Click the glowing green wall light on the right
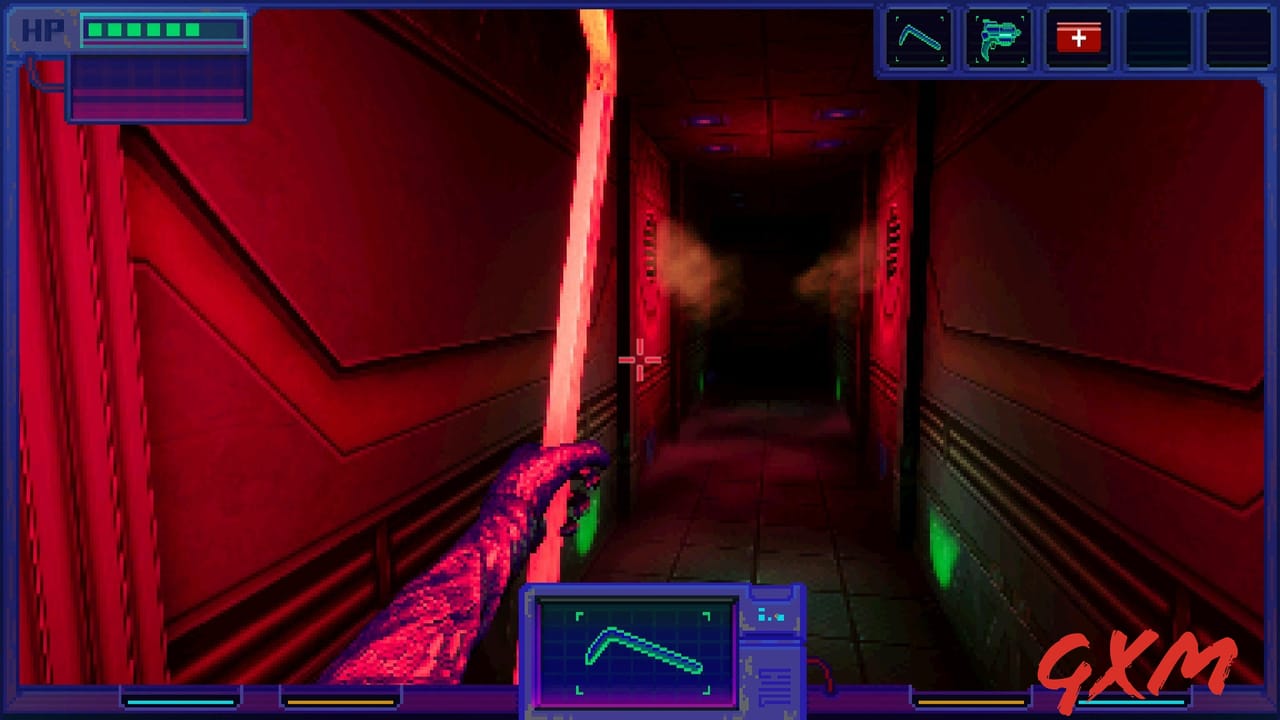 pos(941,541)
